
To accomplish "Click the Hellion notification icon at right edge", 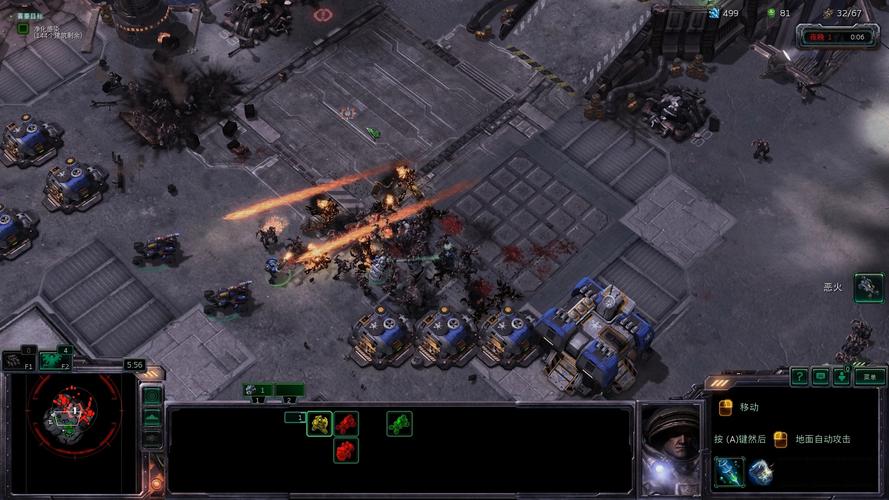I will (x=868, y=286).
